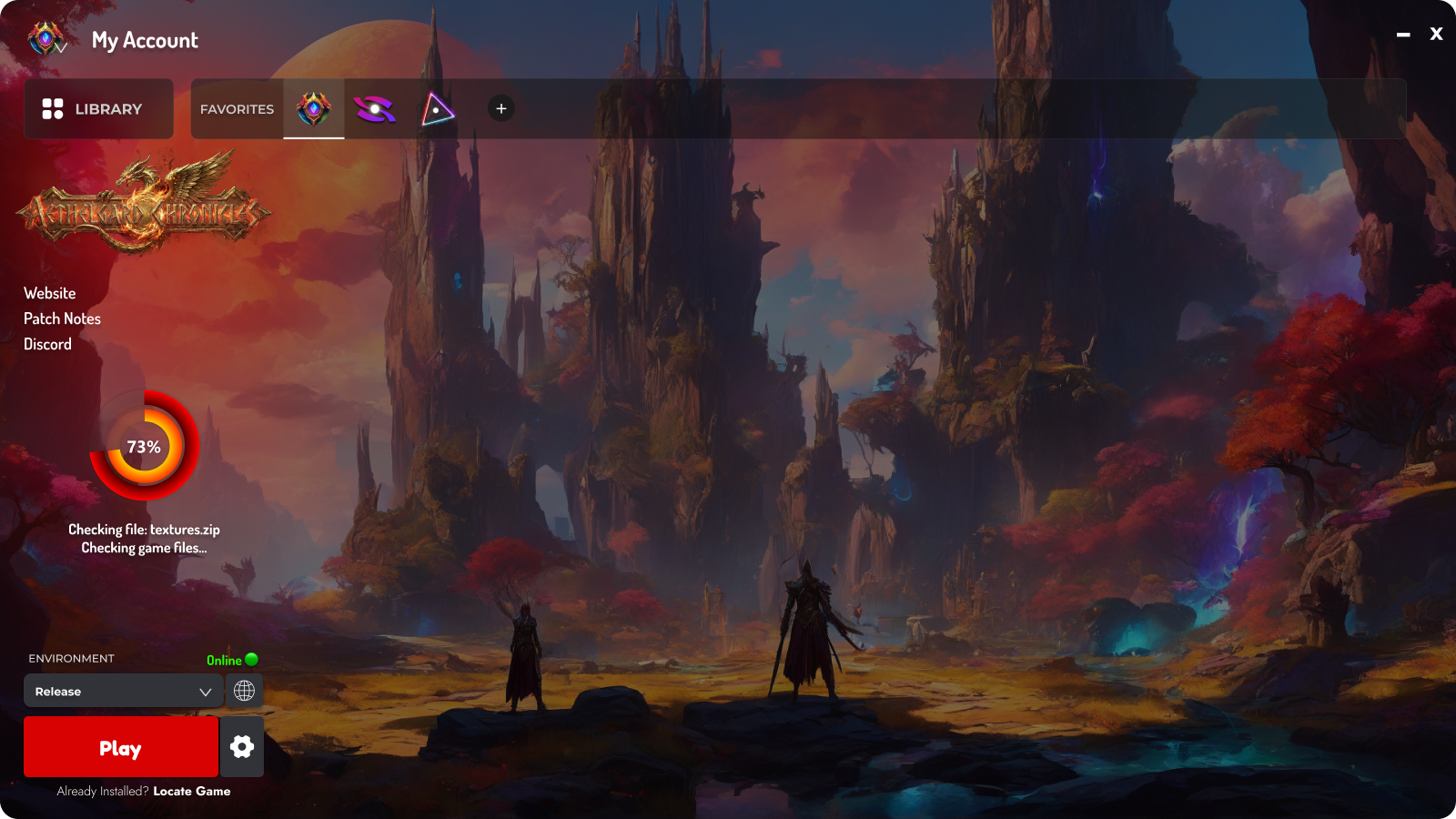Viewport: 1456px width, 819px height.
Task: Open the My Account menu
Action: tap(143, 40)
